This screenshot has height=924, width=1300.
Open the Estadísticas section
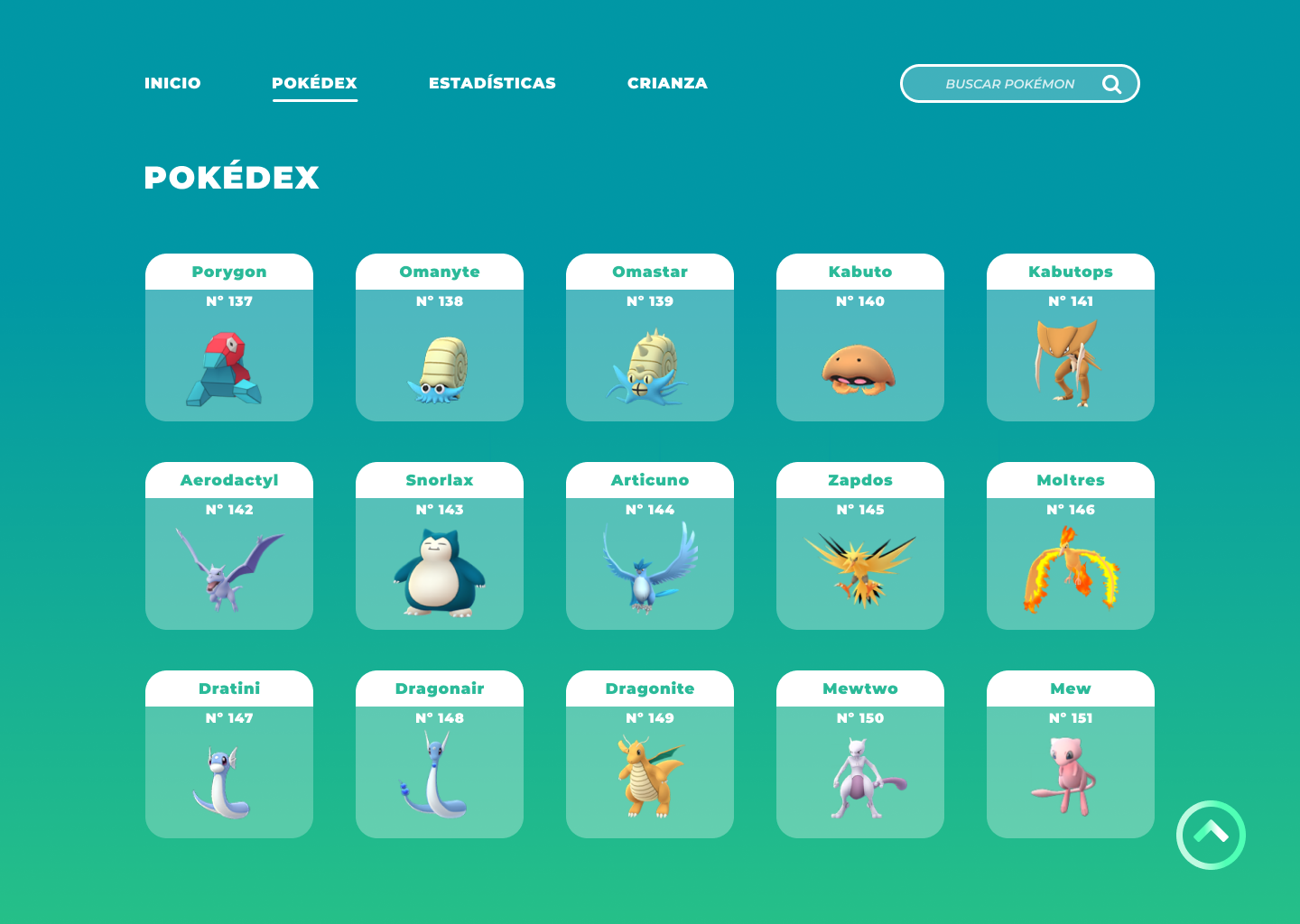(x=492, y=83)
